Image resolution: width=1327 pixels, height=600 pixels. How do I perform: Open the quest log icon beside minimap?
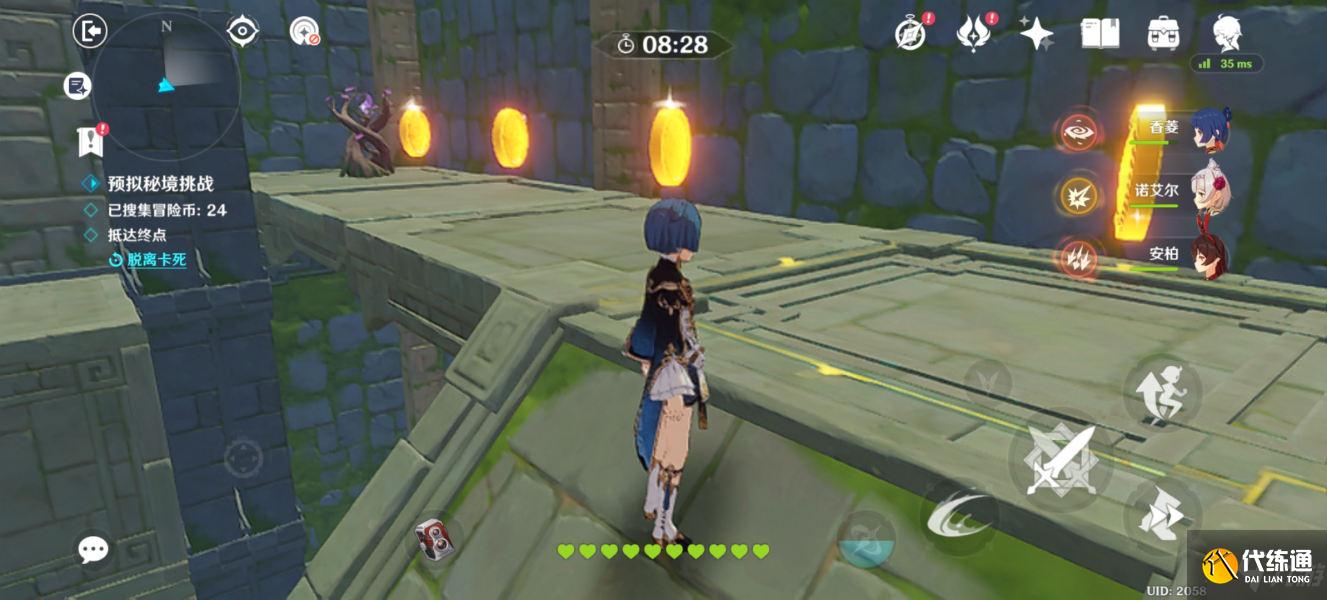tap(77, 86)
